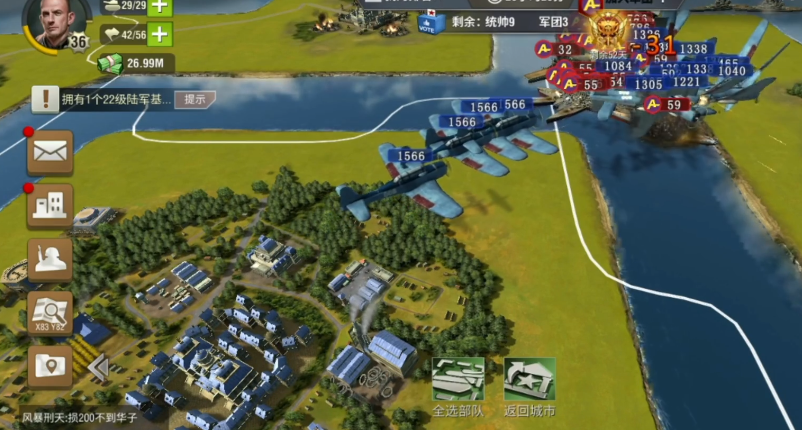
Task: Open the exclamation mark quest notice
Action: (x=45, y=99)
